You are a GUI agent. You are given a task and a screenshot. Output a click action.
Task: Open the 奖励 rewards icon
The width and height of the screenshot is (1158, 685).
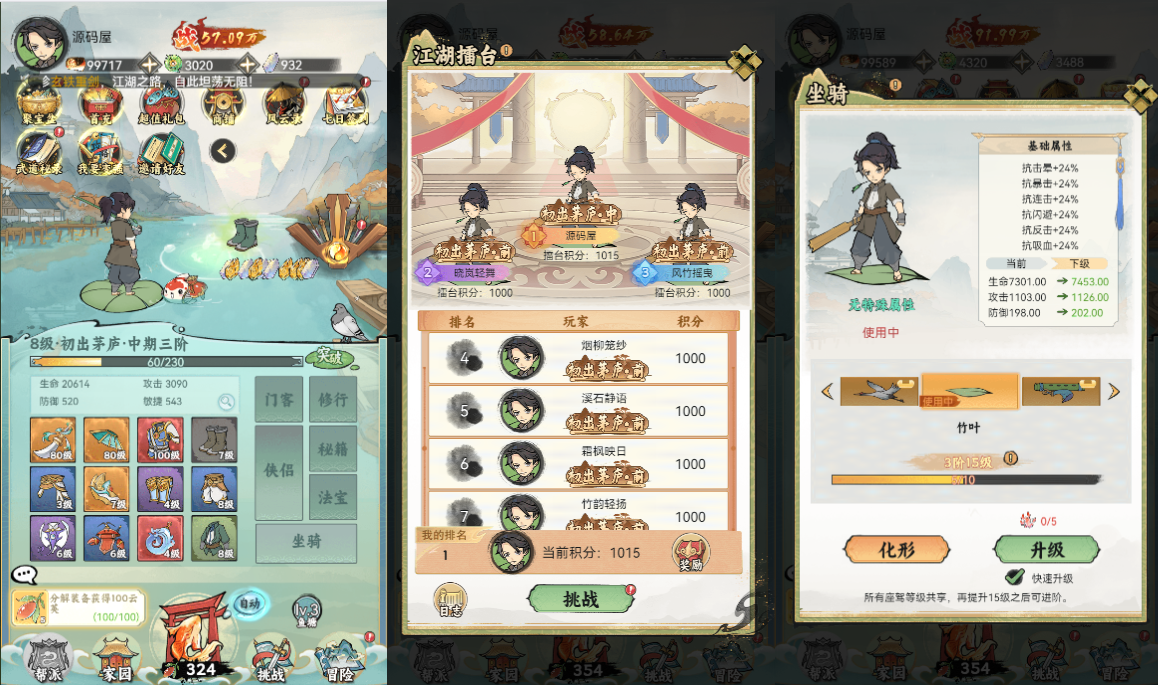coord(691,551)
